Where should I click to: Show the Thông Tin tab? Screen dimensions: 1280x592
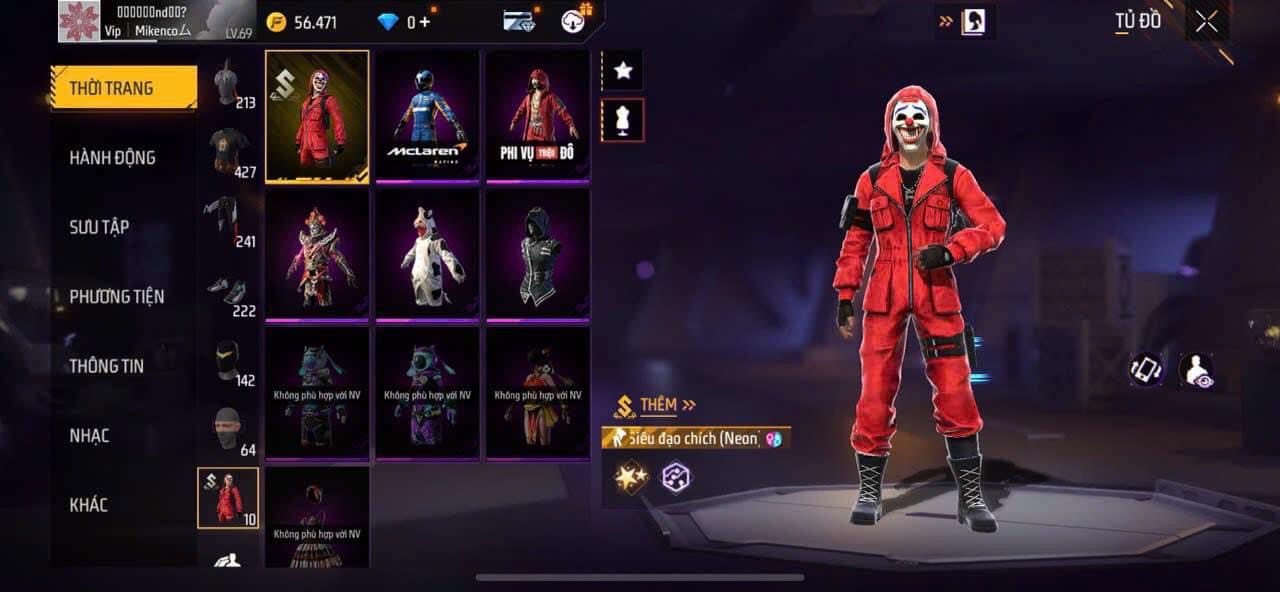pyautogui.click(x=106, y=366)
